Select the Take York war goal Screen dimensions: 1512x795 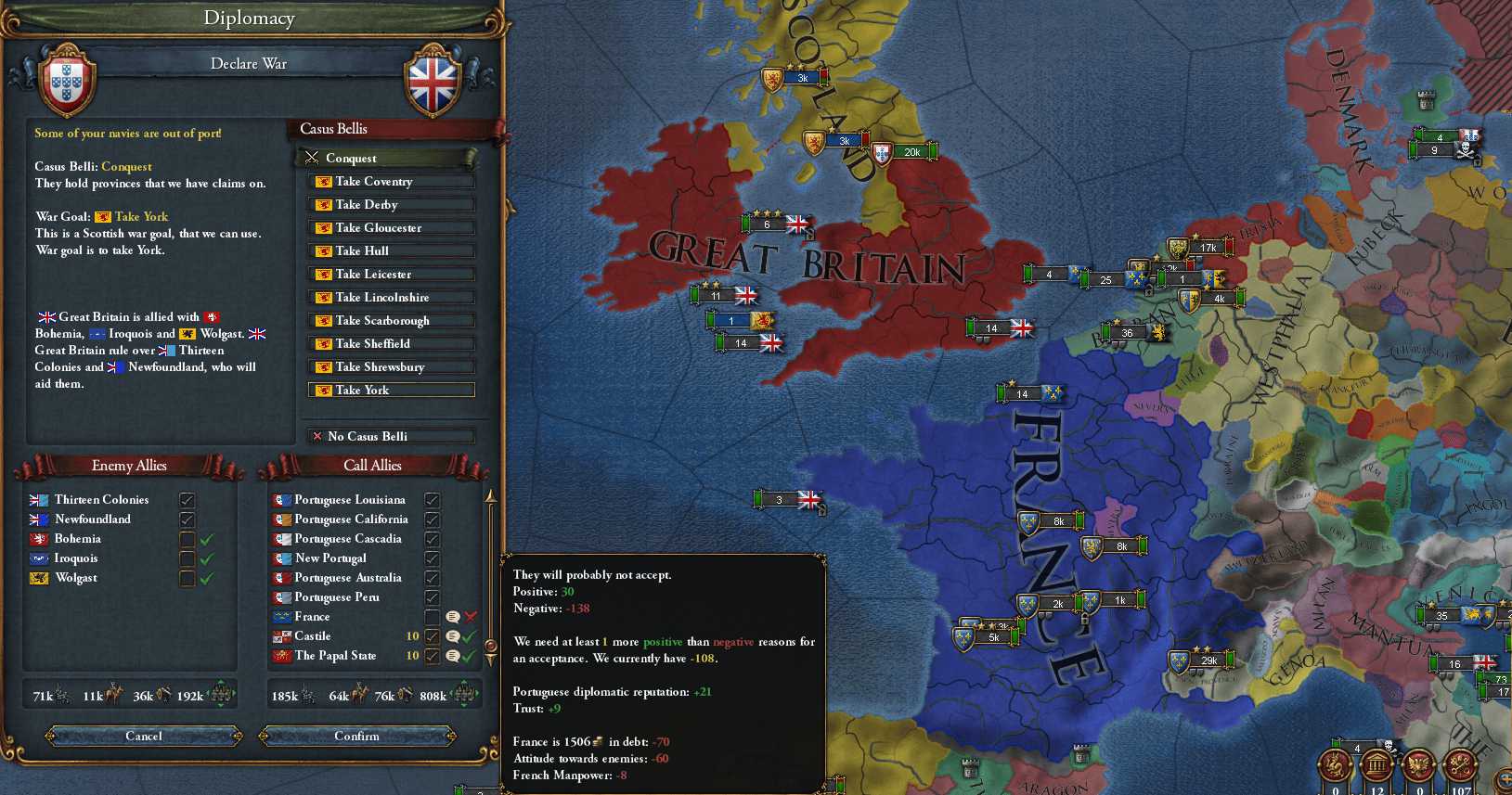coord(391,391)
